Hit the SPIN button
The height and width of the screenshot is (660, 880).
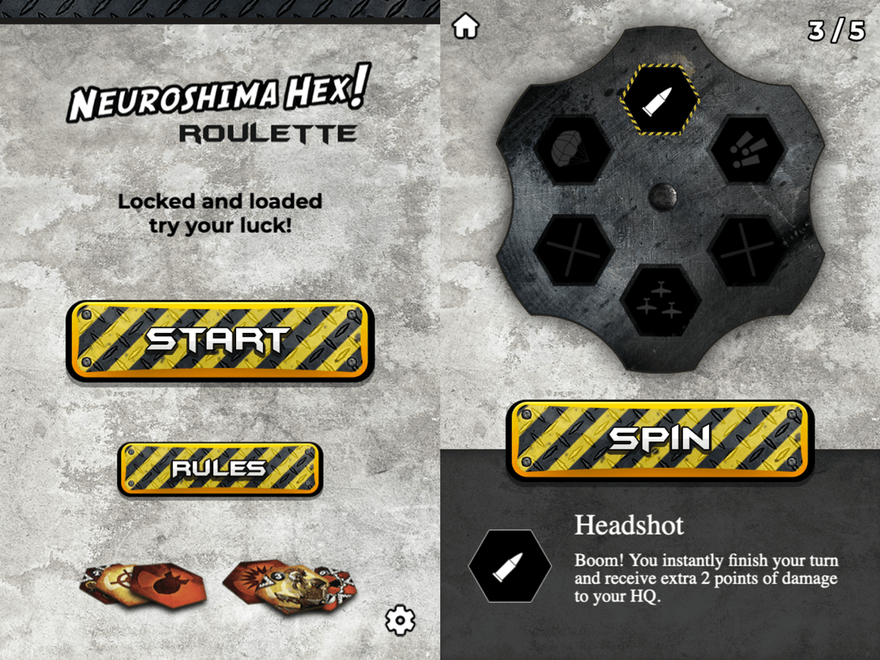click(660, 437)
